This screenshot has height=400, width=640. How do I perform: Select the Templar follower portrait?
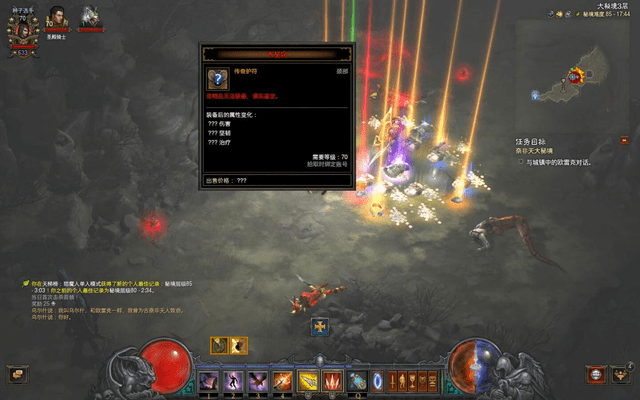[x=55, y=17]
